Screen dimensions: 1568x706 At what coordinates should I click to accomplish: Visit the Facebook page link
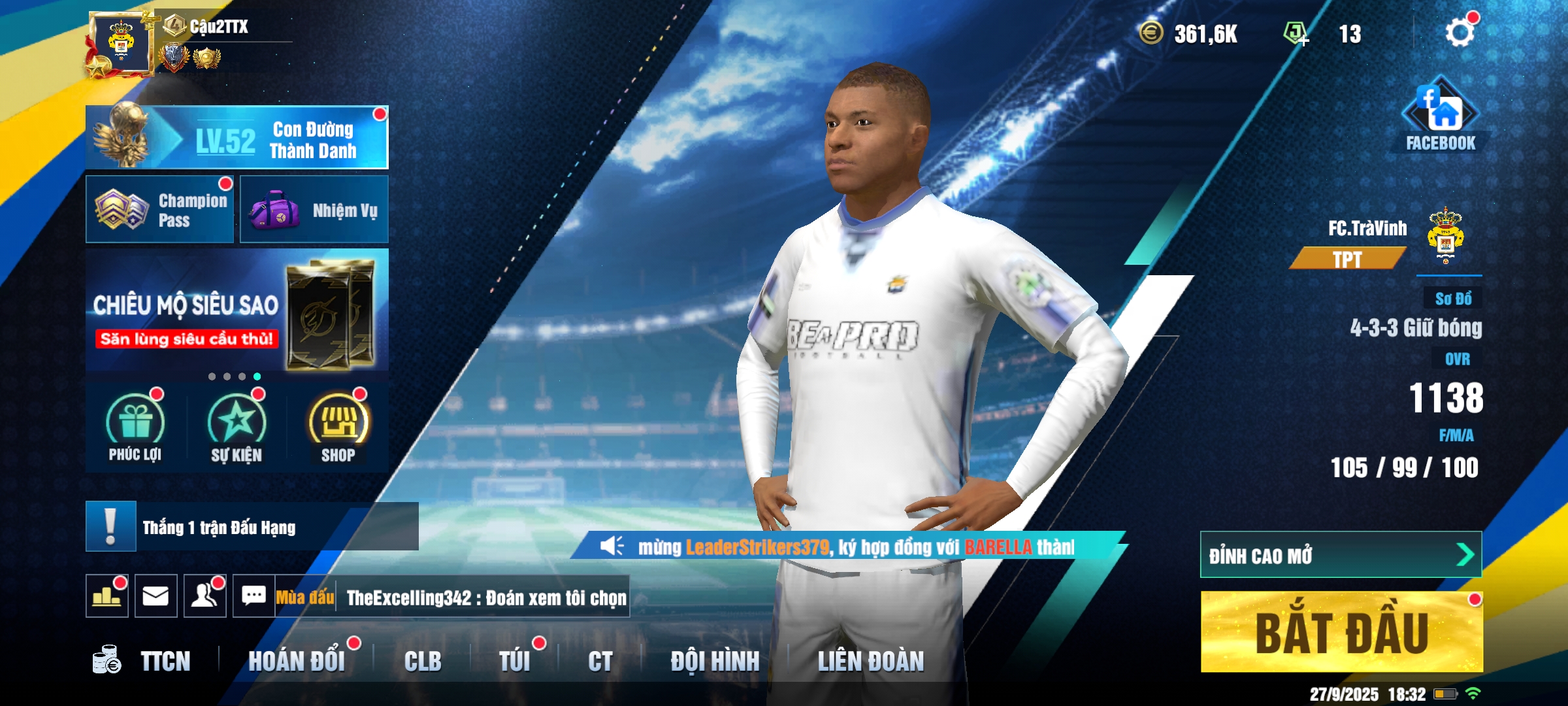pyautogui.click(x=1440, y=116)
